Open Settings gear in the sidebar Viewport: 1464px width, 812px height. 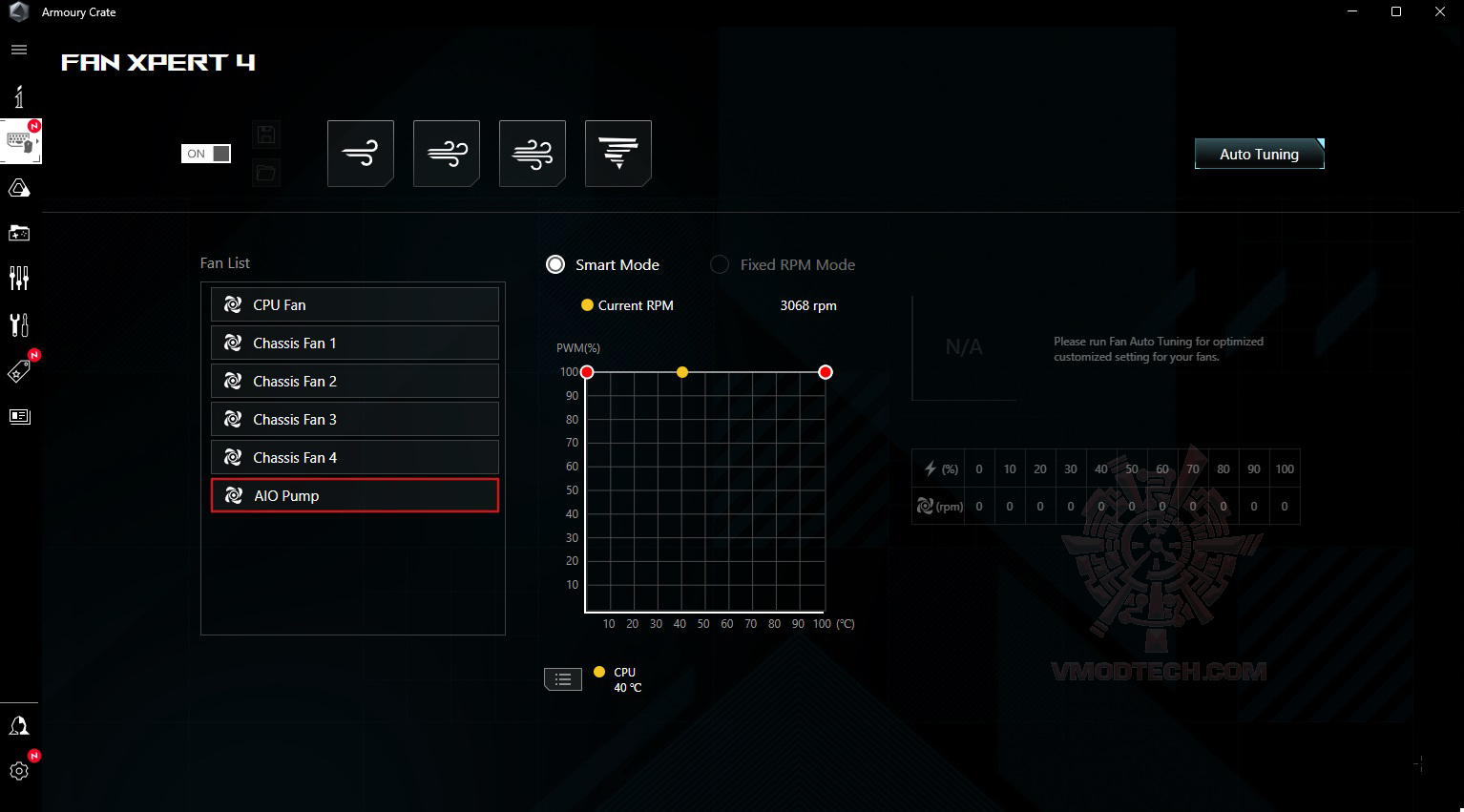[19, 771]
